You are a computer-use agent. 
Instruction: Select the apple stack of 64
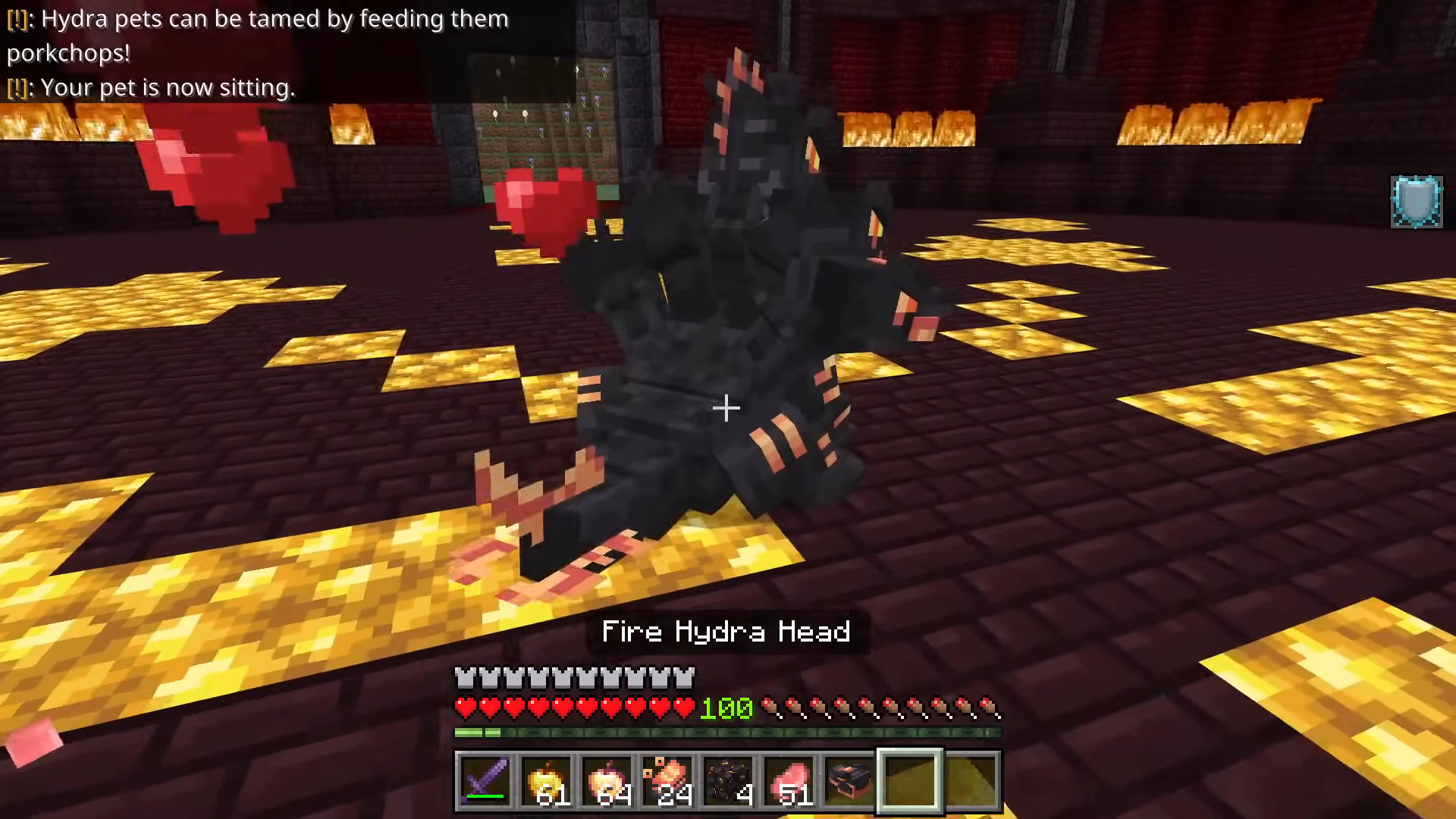point(607,781)
